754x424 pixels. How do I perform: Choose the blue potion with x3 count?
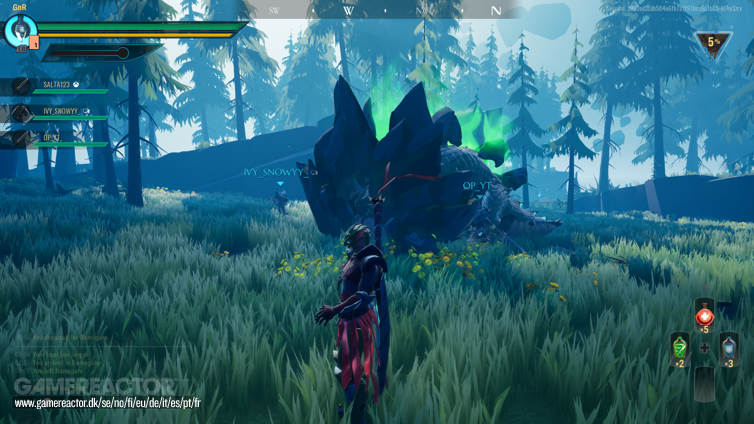point(729,348)
